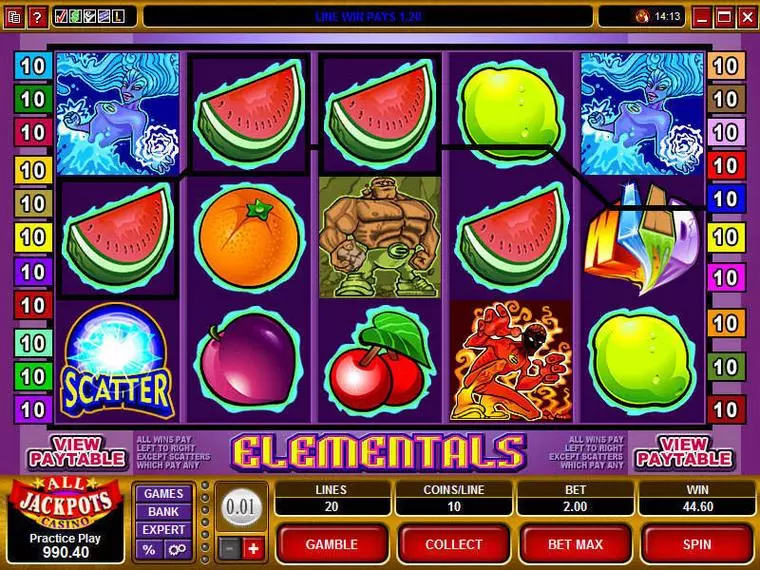Screen dimensions: 760x570
Task: Click the percent statistics button
Action: [150, 549]
